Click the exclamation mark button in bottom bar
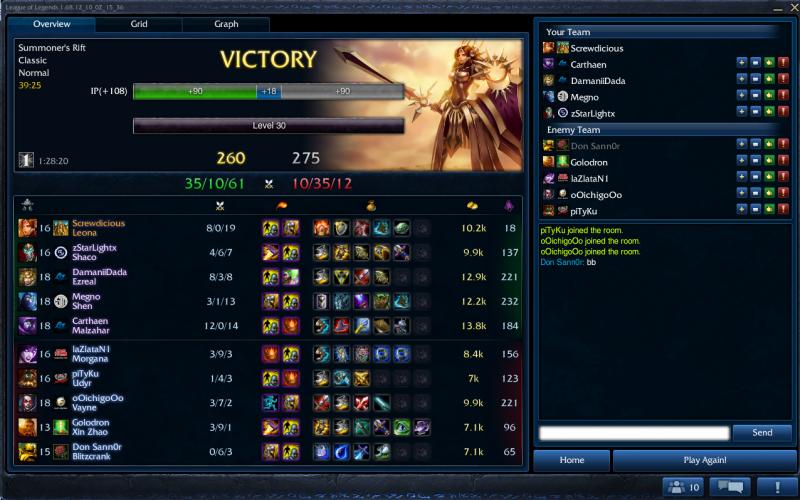The height and width of the screenshot is (500, 800). (x=776, y=487)
